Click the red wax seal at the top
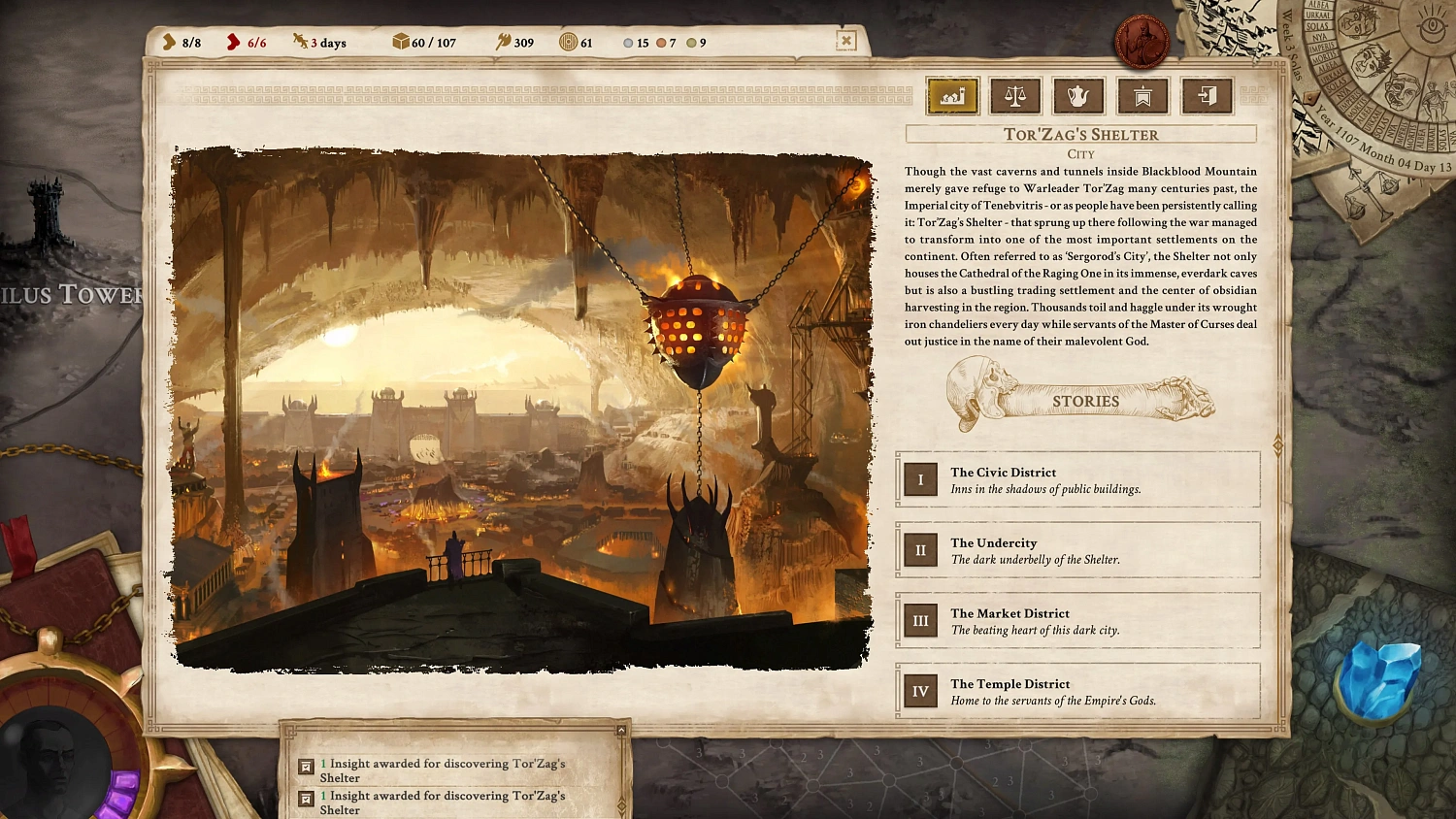The image size is (1456, 819). pyautogui.click(x=1142, y=40)
